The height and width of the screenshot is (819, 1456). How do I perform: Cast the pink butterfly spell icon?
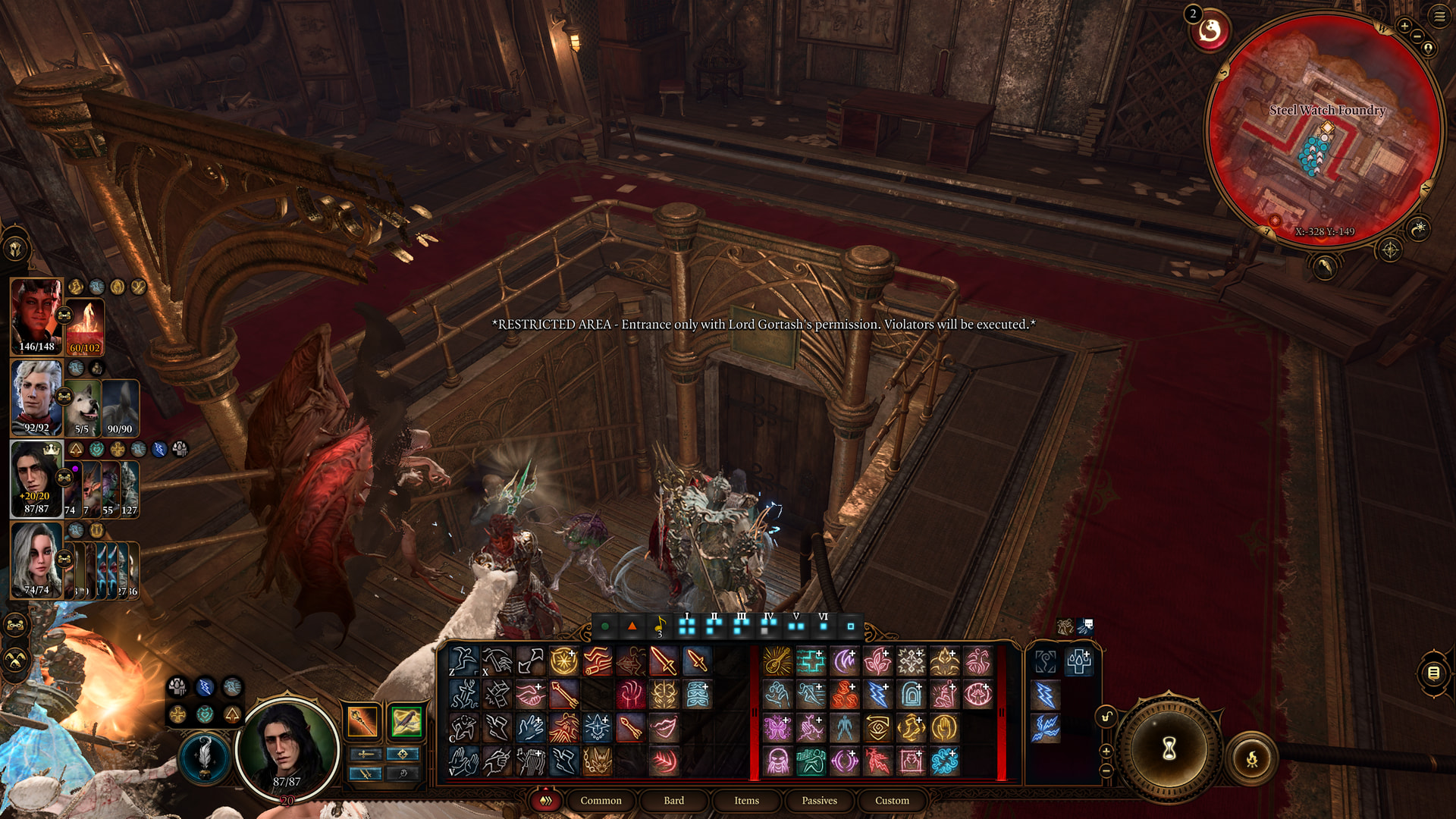tap(777, 728)
